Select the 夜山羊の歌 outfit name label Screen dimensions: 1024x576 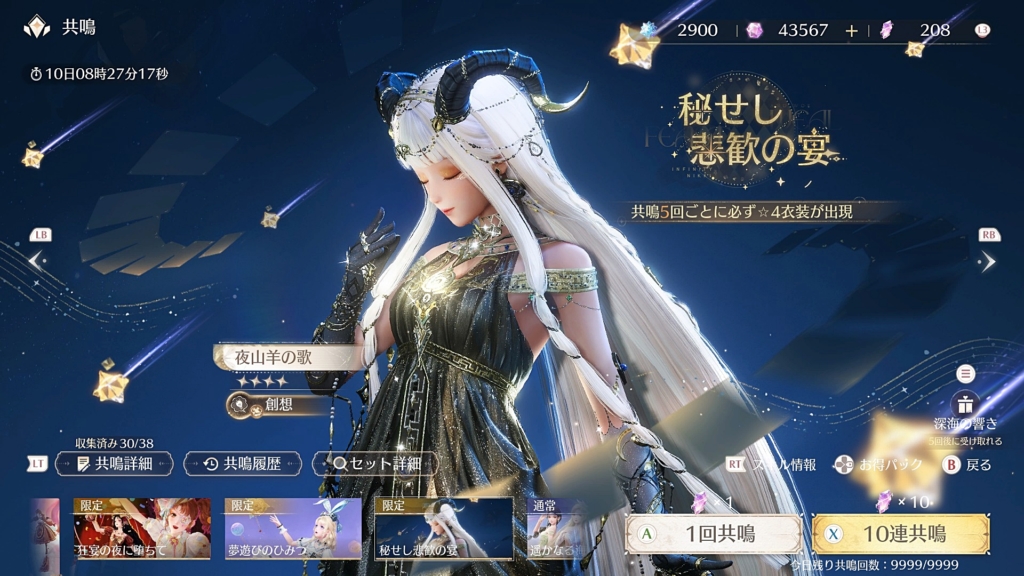coord(285,357)
